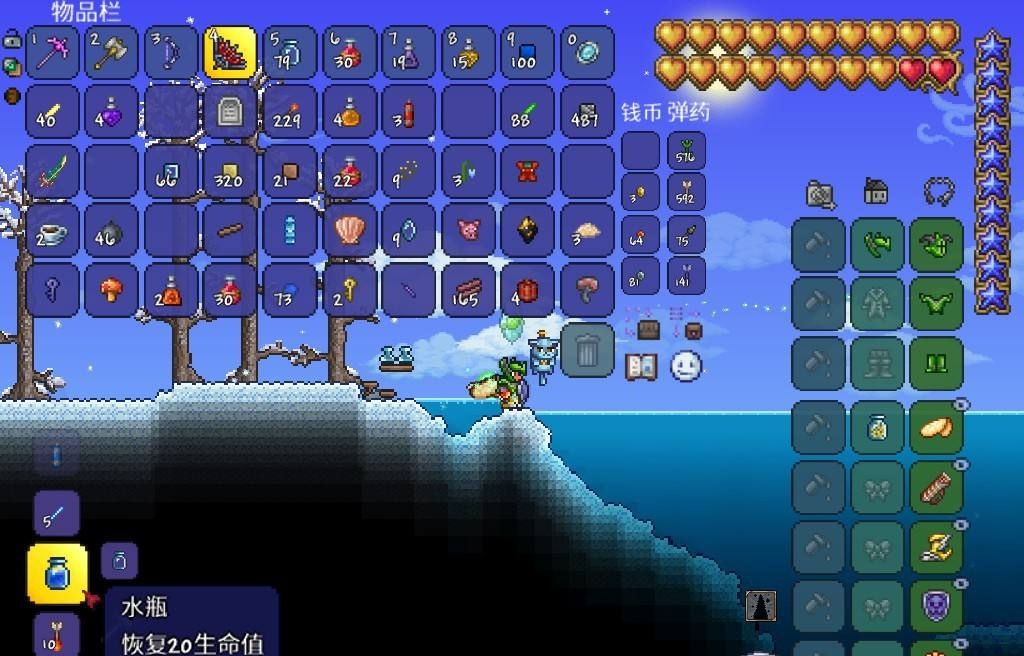
Task: Click the golden key inventory slot
Action: (349, 290)
